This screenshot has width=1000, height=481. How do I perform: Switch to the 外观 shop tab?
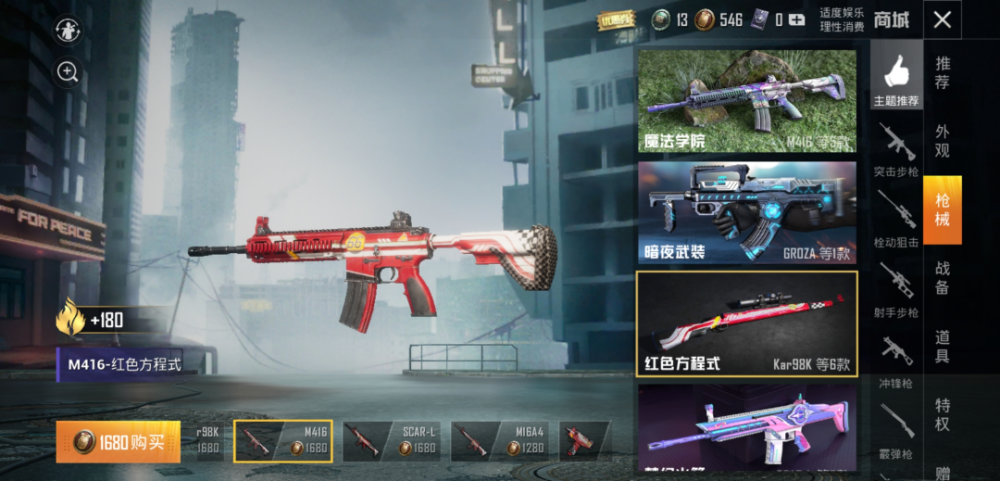pos(942,142)
